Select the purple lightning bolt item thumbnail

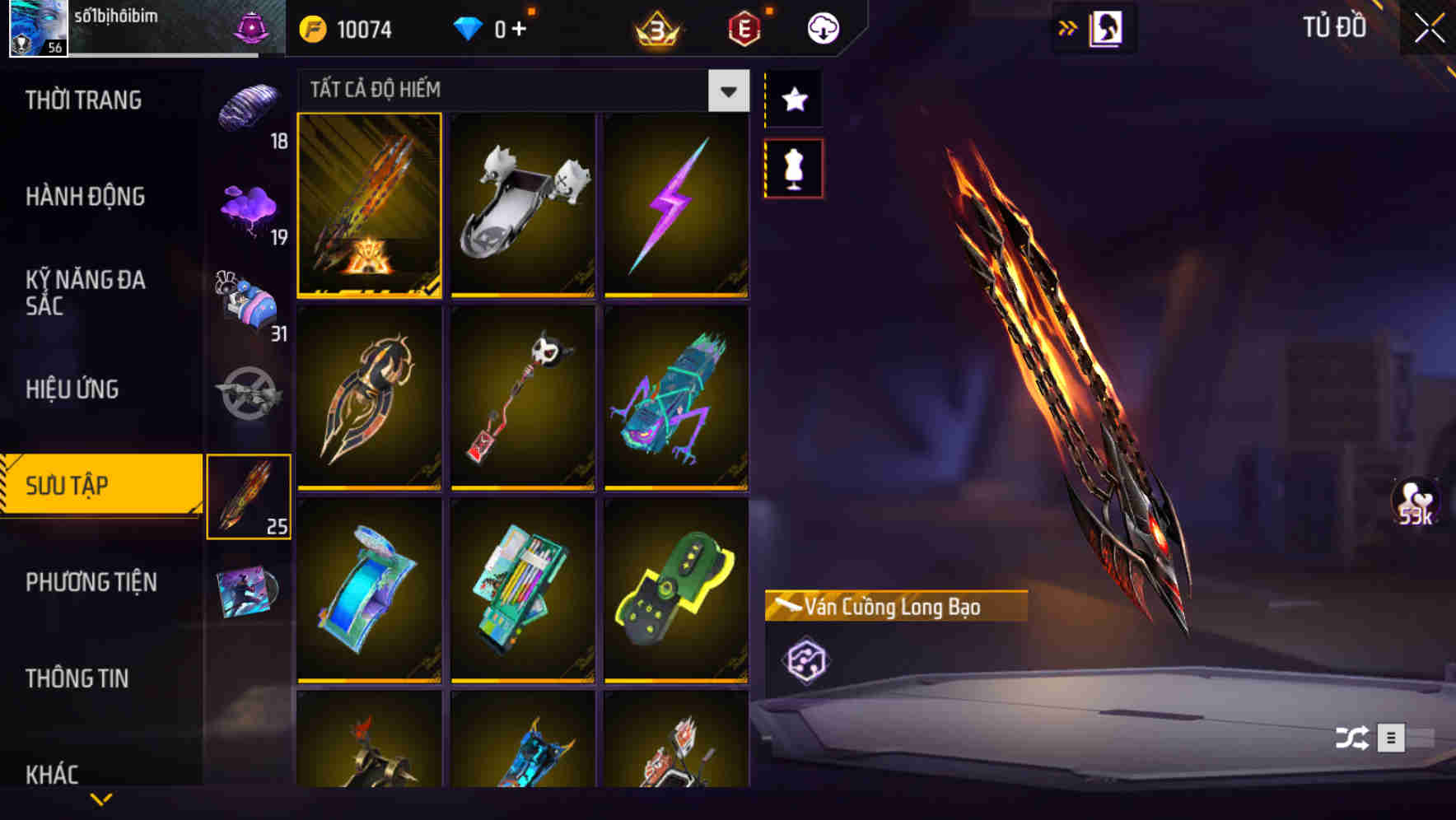coord(677,206)
